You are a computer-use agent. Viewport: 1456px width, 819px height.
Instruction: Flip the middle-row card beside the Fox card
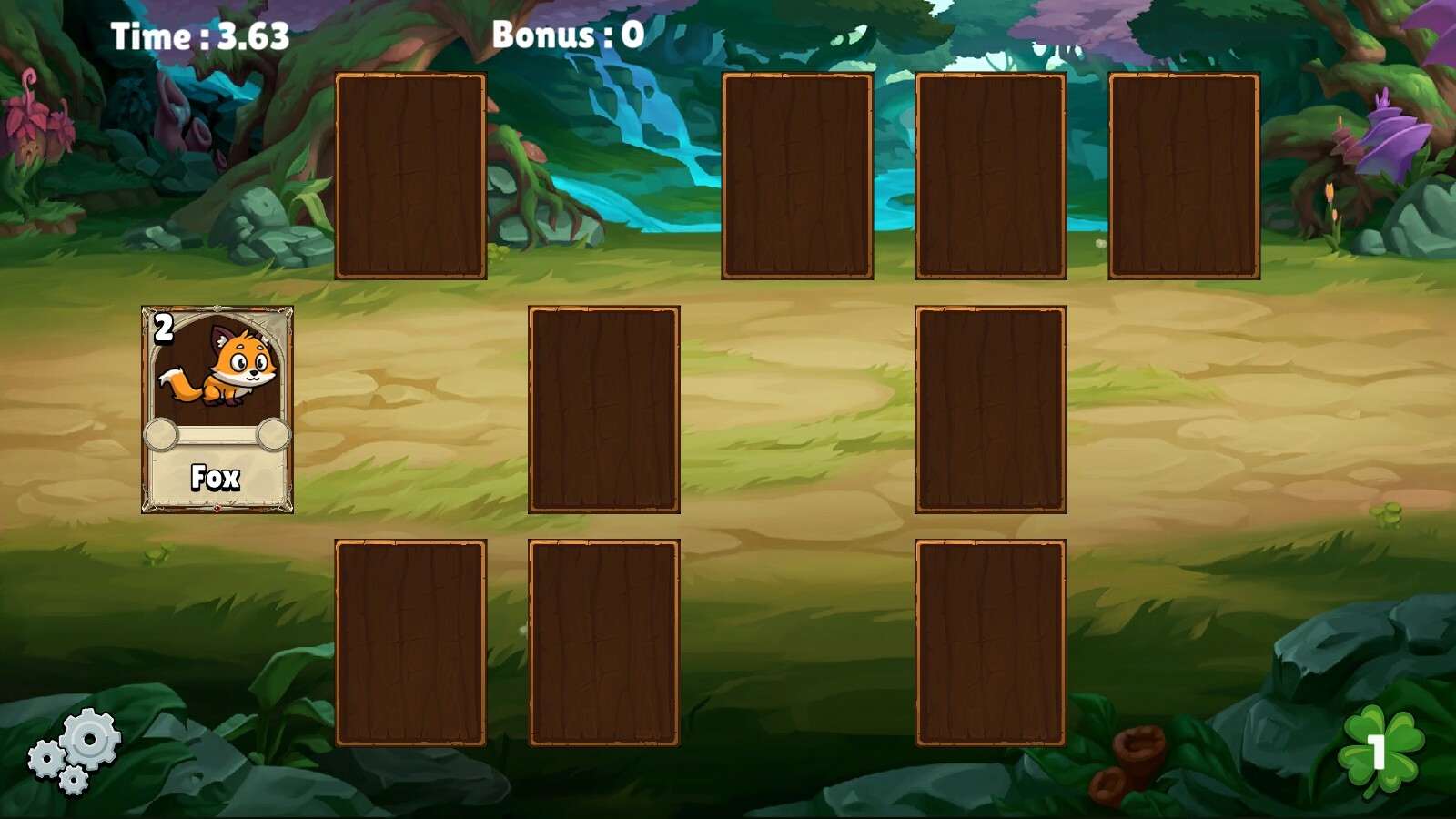tap(603, 409)
